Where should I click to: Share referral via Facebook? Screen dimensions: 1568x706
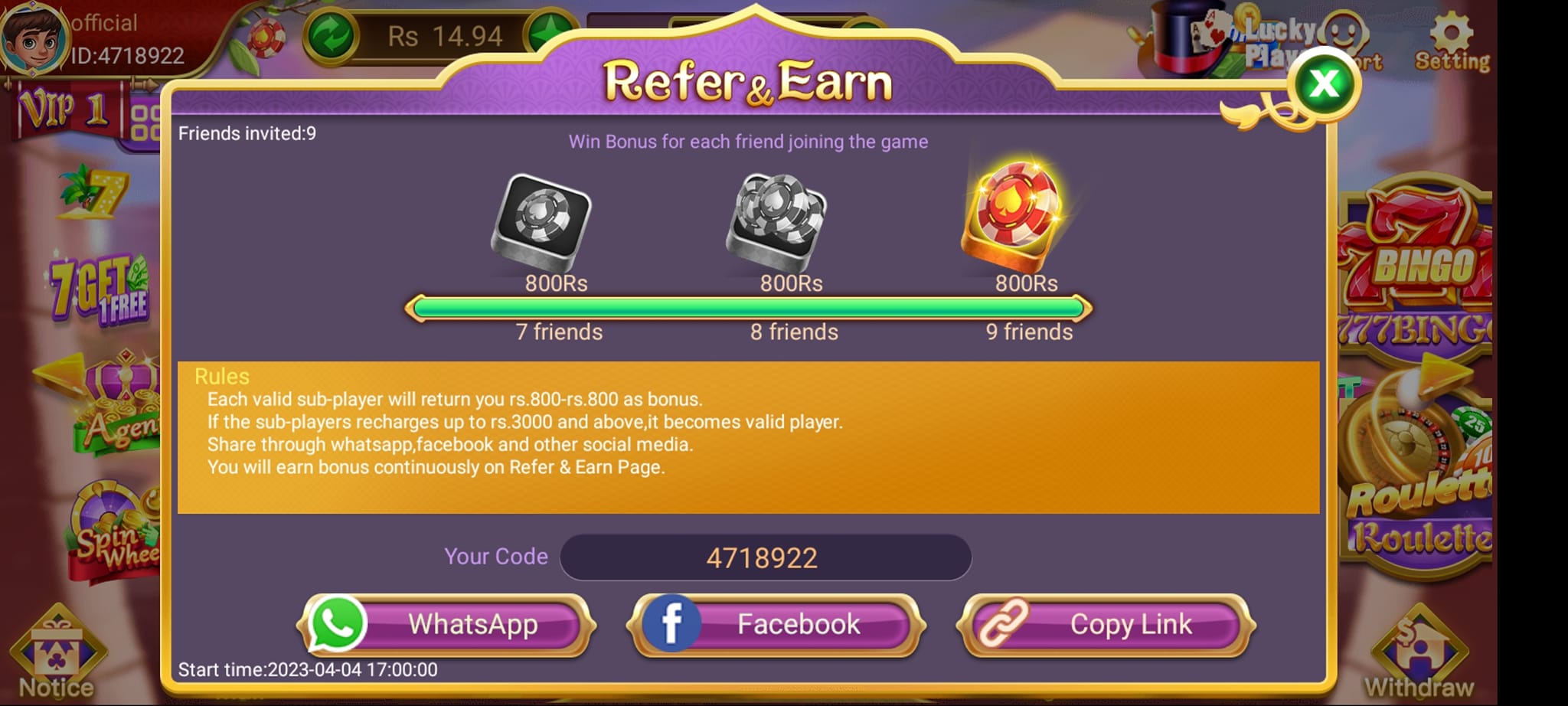776,624
